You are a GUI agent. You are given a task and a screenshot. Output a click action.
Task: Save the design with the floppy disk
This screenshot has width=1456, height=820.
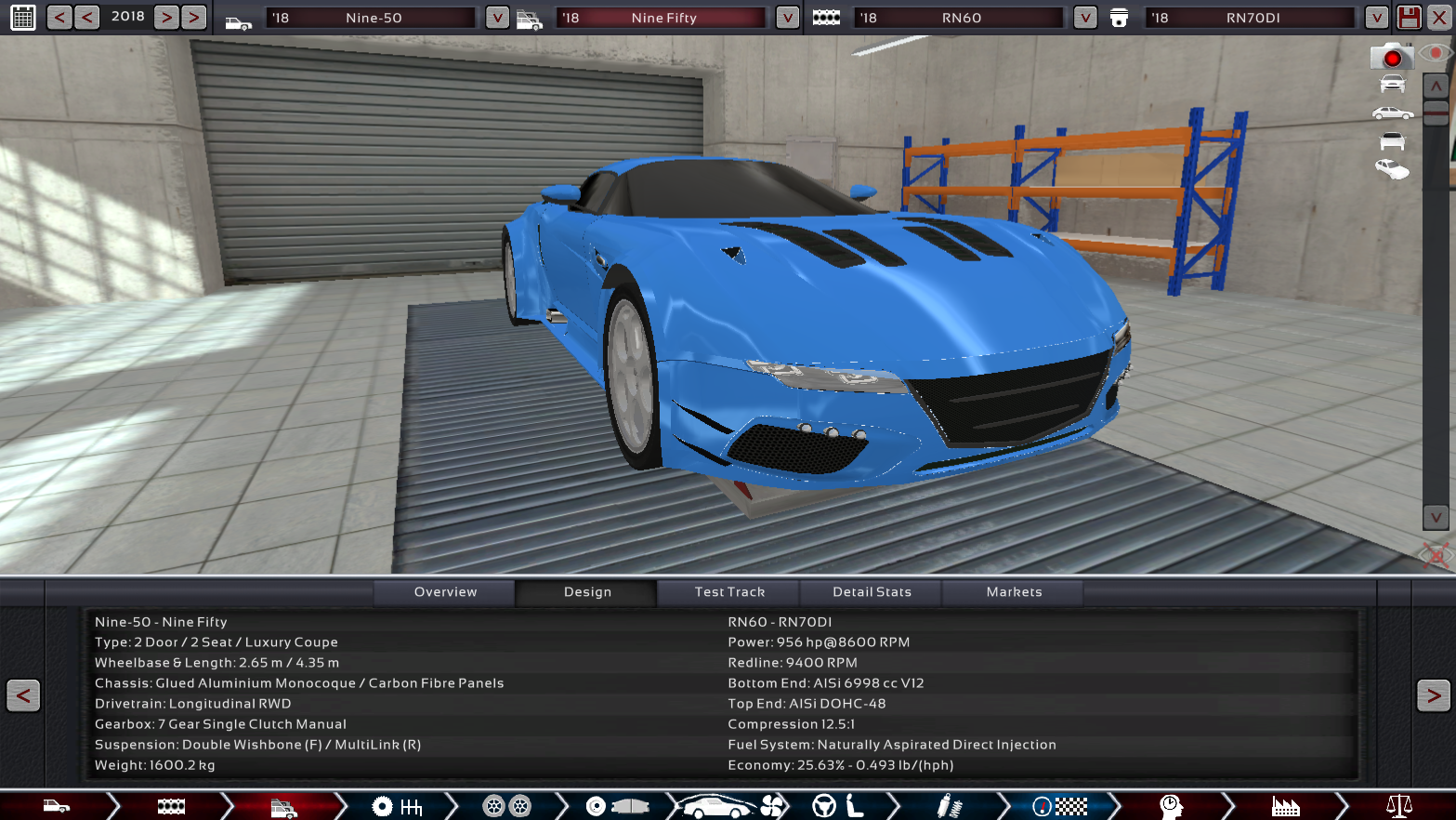1409,18
